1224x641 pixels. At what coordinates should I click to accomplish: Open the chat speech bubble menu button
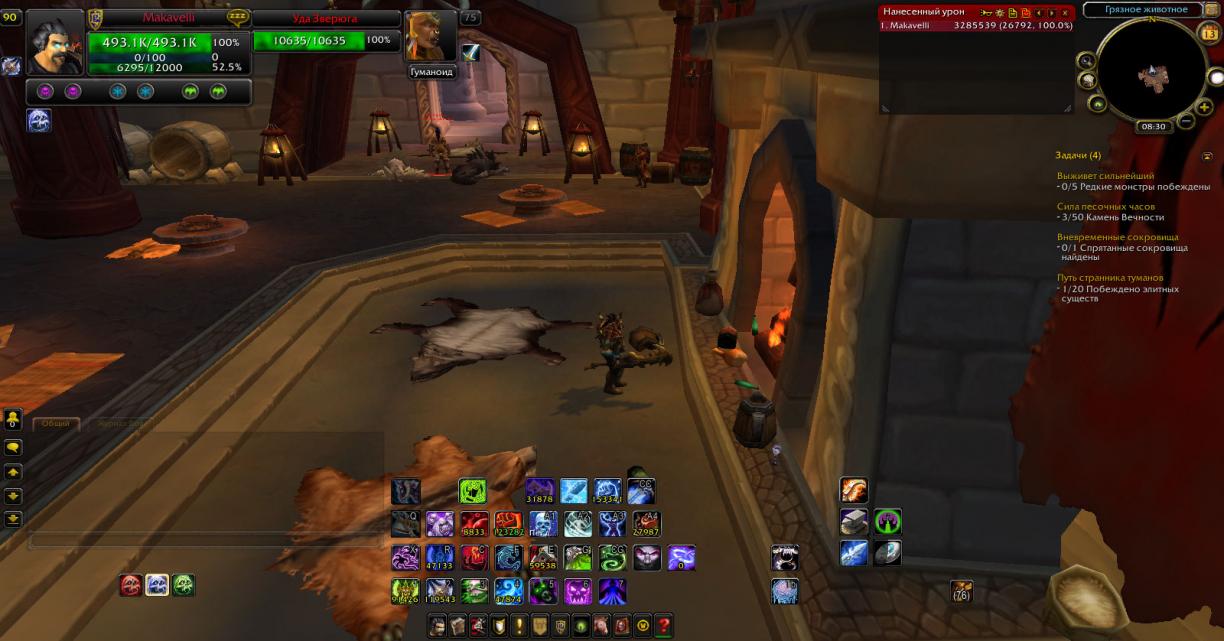click(x=14, y=447)
